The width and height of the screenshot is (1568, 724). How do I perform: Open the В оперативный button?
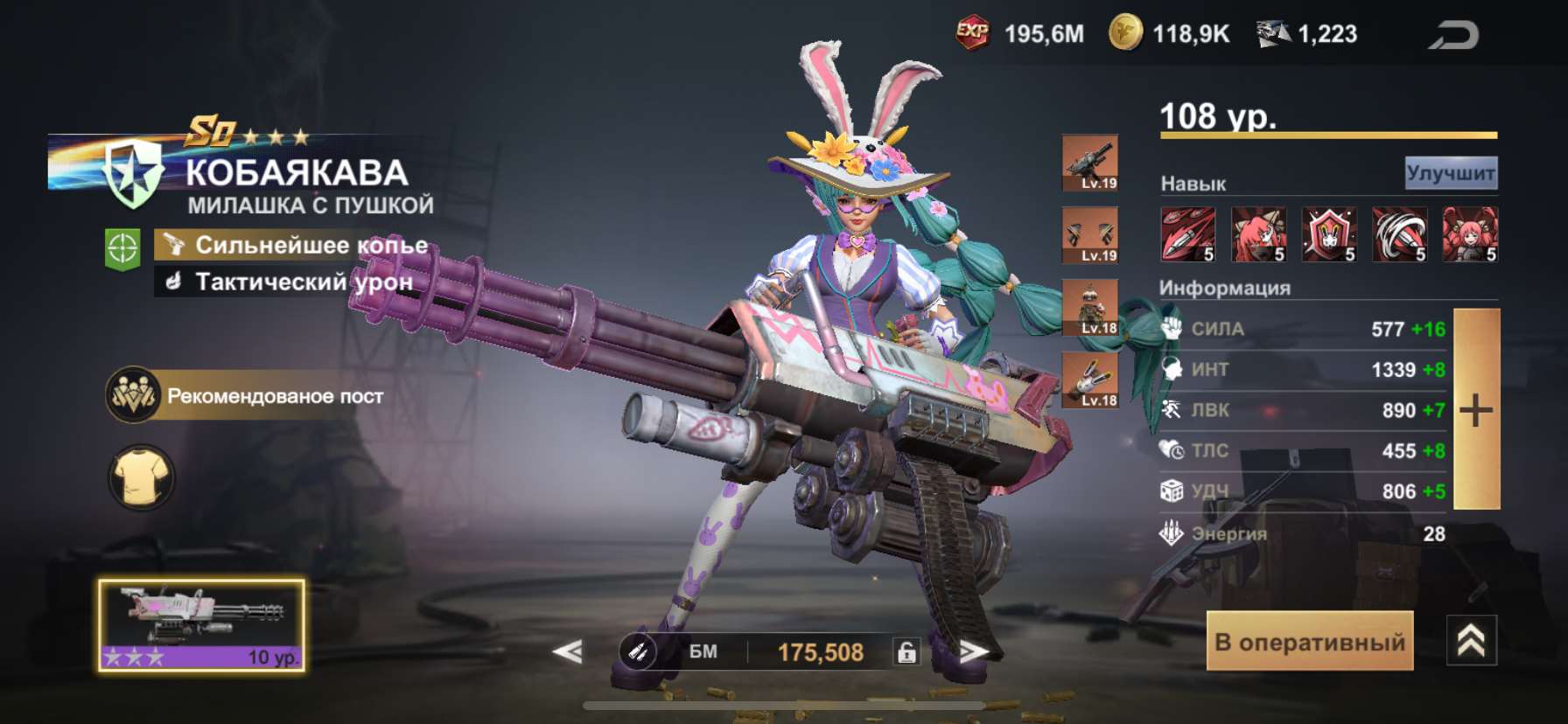tap(1309, 642)
